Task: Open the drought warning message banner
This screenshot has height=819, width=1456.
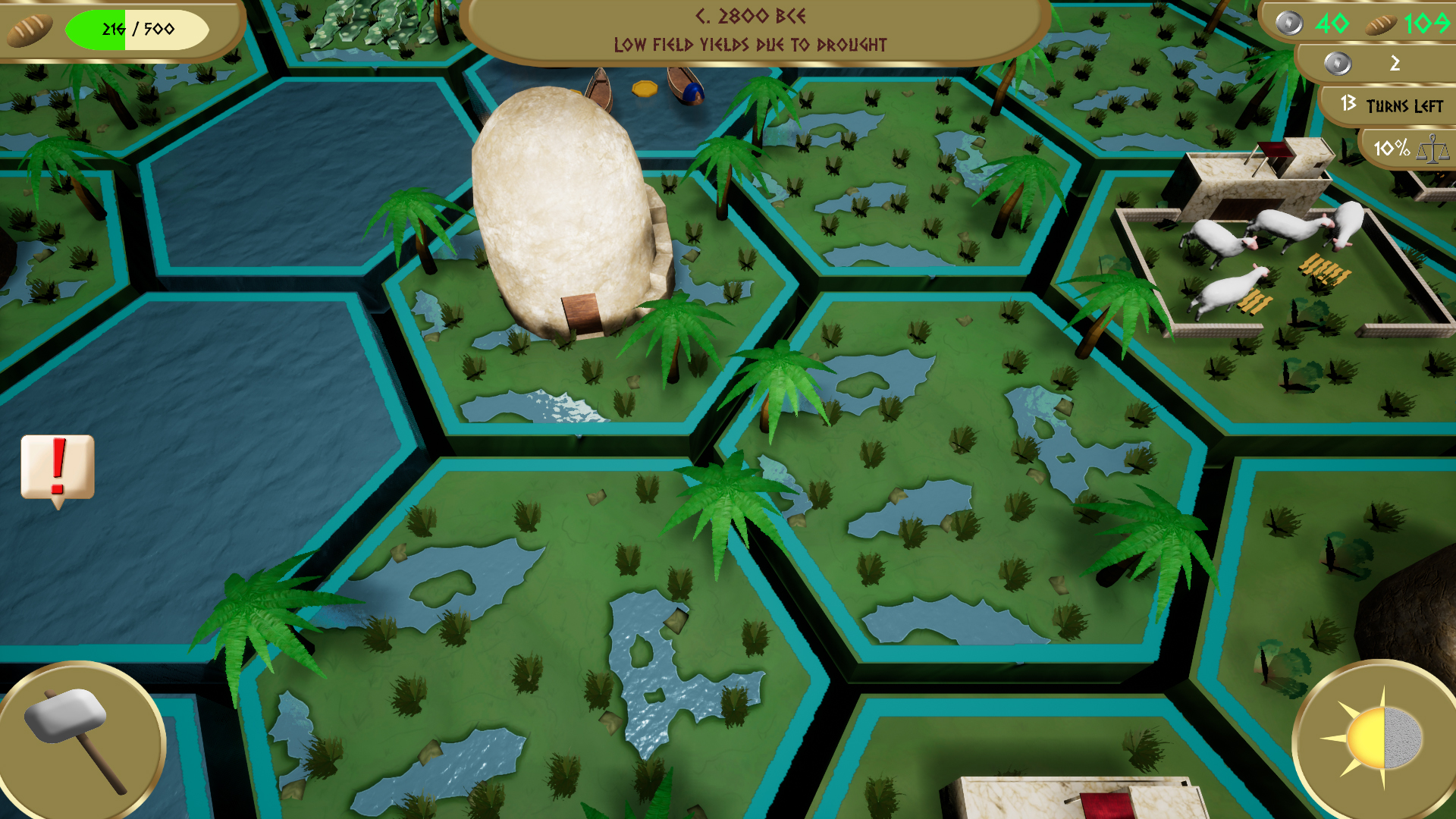Action: coord(749,45)
